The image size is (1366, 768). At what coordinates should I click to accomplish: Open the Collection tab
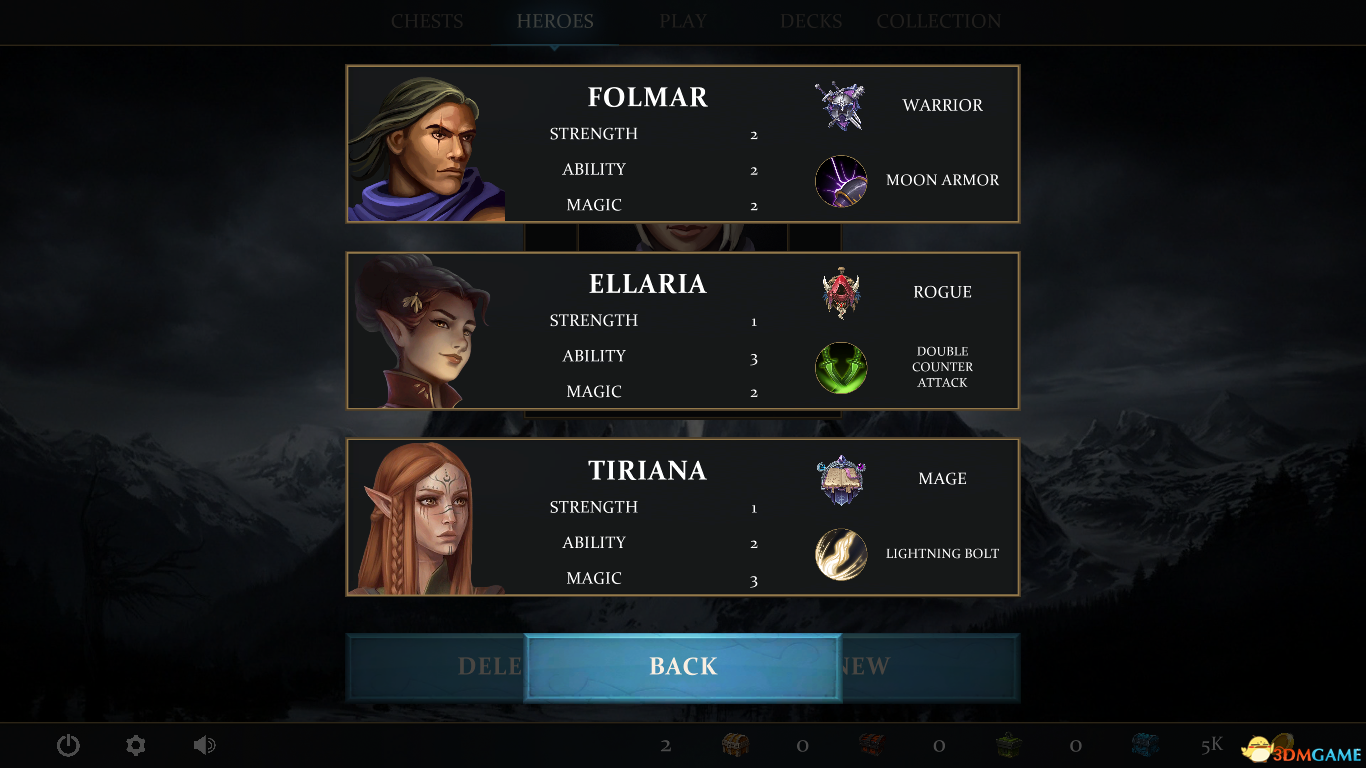938,21
